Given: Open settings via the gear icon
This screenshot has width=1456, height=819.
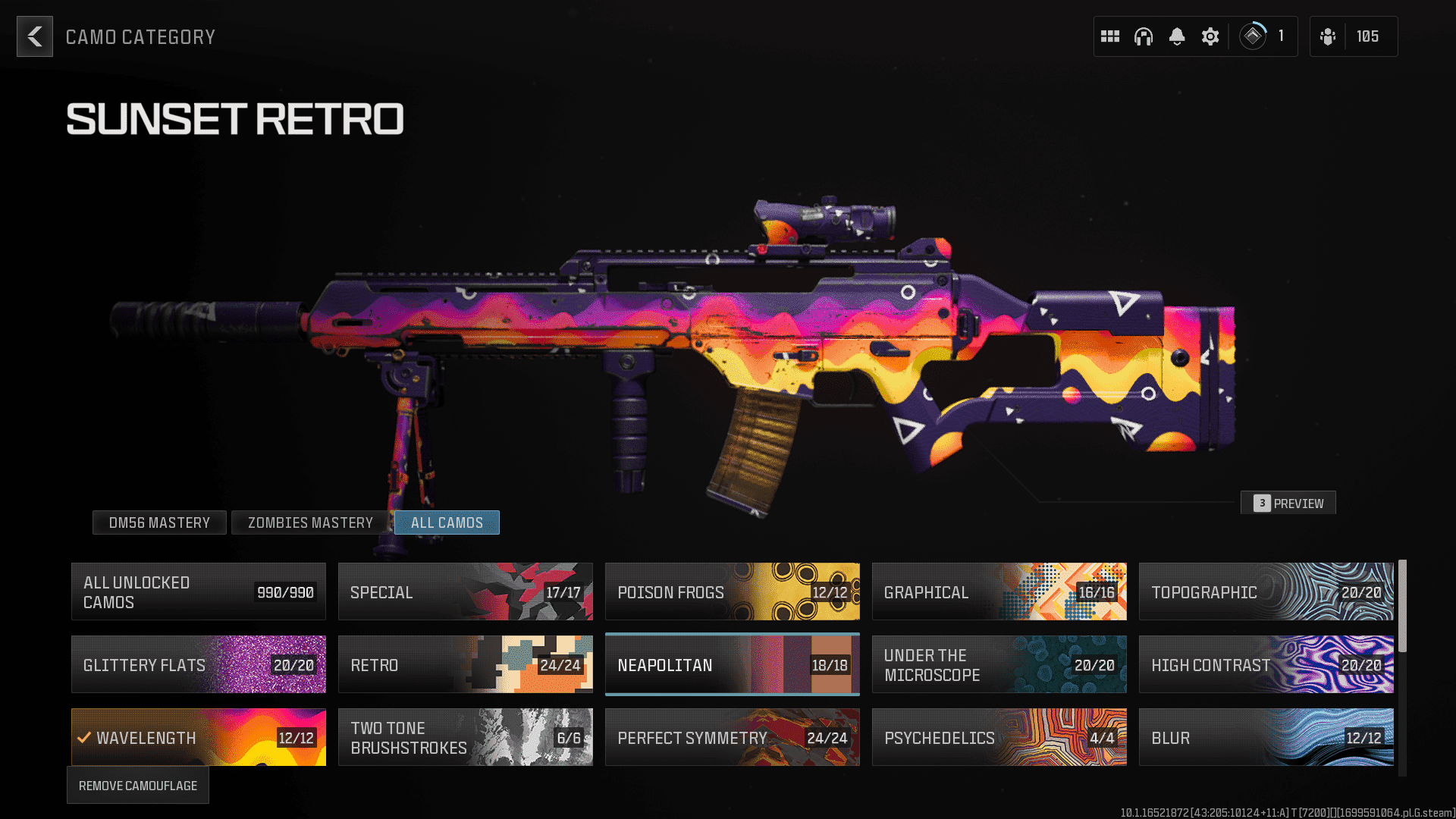Looking at the screenshot, I should tap(1210, 36).
